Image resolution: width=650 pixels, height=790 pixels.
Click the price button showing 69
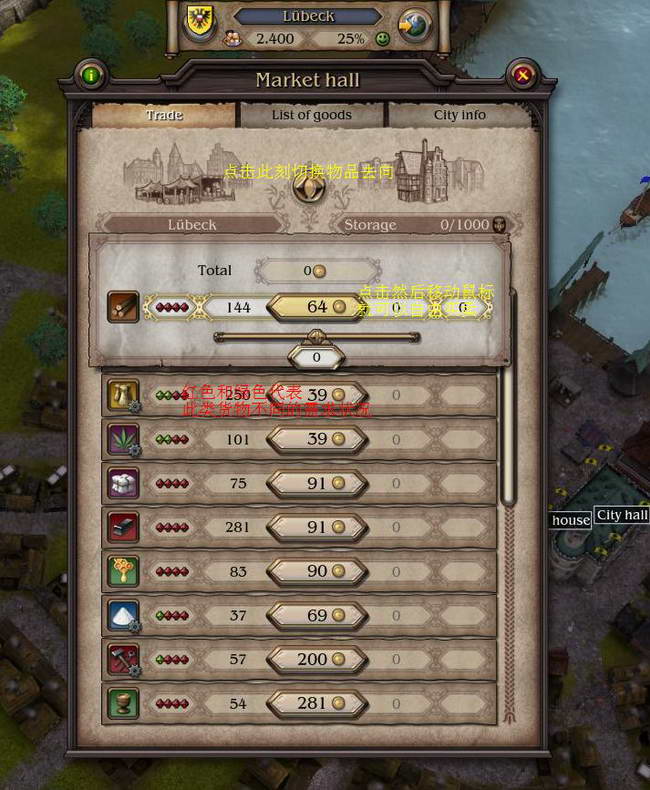click(316, 615)
